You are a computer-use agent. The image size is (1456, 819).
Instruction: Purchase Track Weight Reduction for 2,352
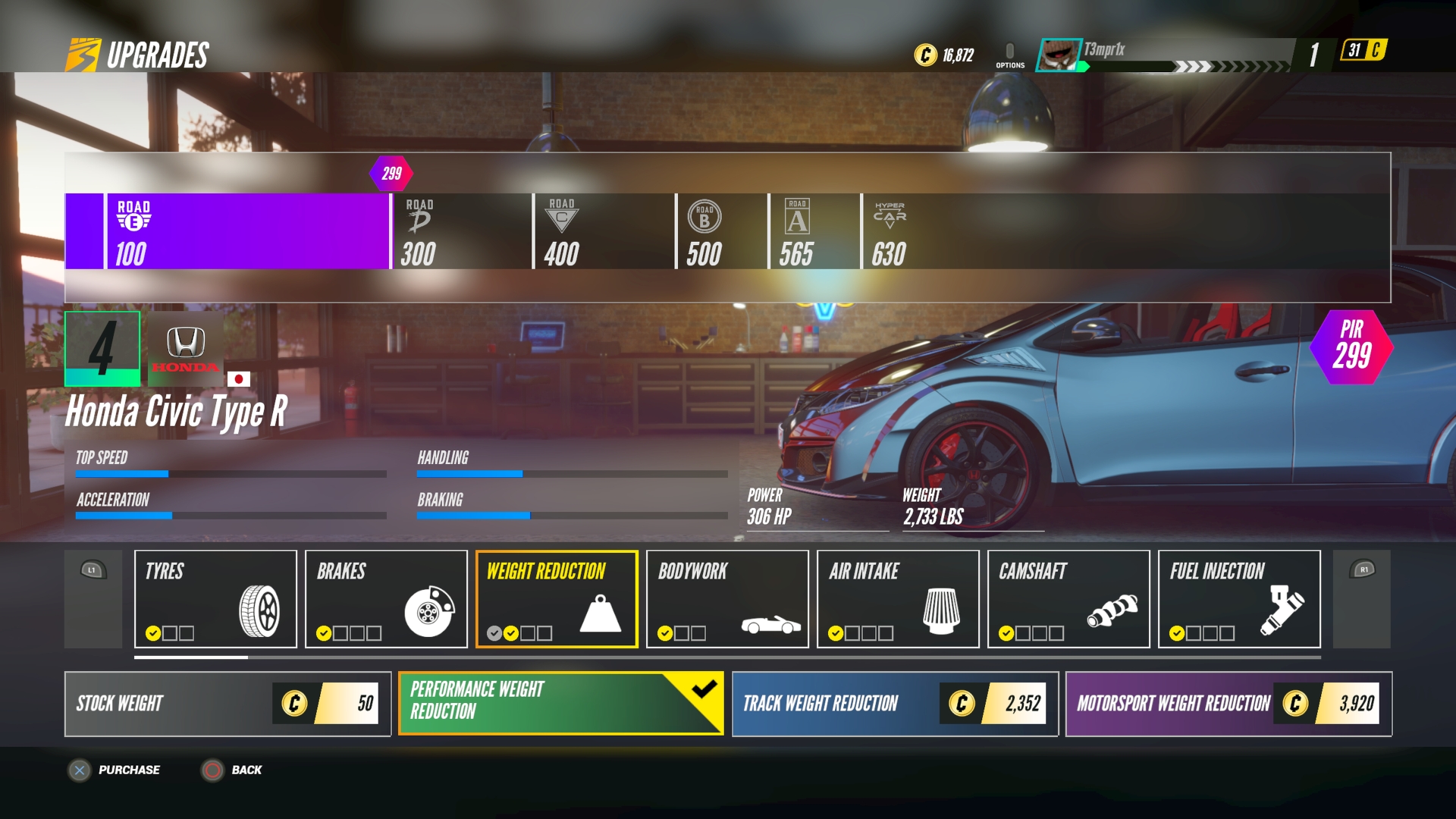[895, 704]
